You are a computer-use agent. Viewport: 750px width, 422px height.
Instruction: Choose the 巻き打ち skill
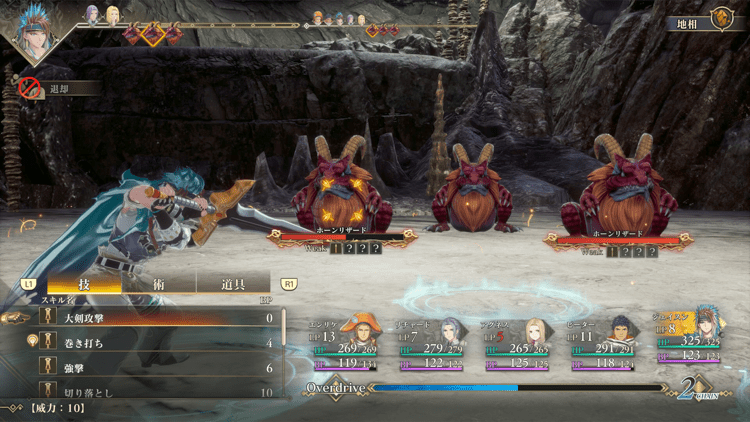(x=150, y=343)
